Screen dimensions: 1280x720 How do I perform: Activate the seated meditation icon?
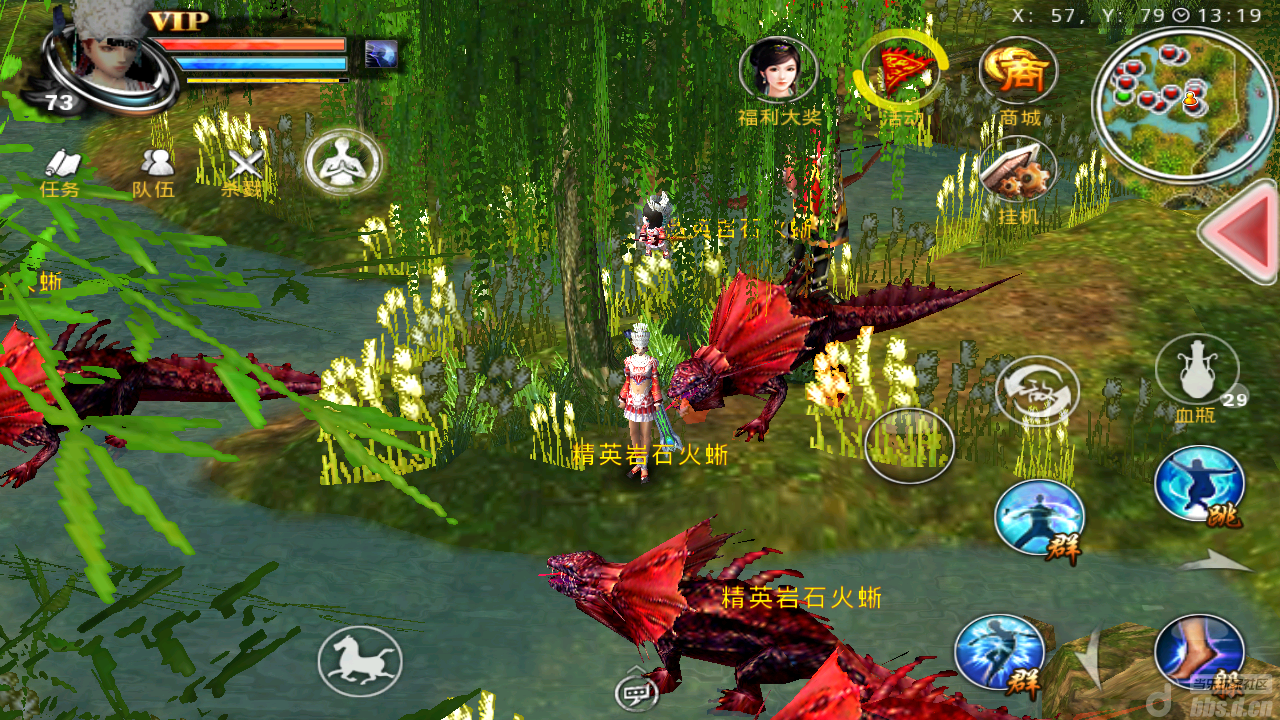pos(344,162)
